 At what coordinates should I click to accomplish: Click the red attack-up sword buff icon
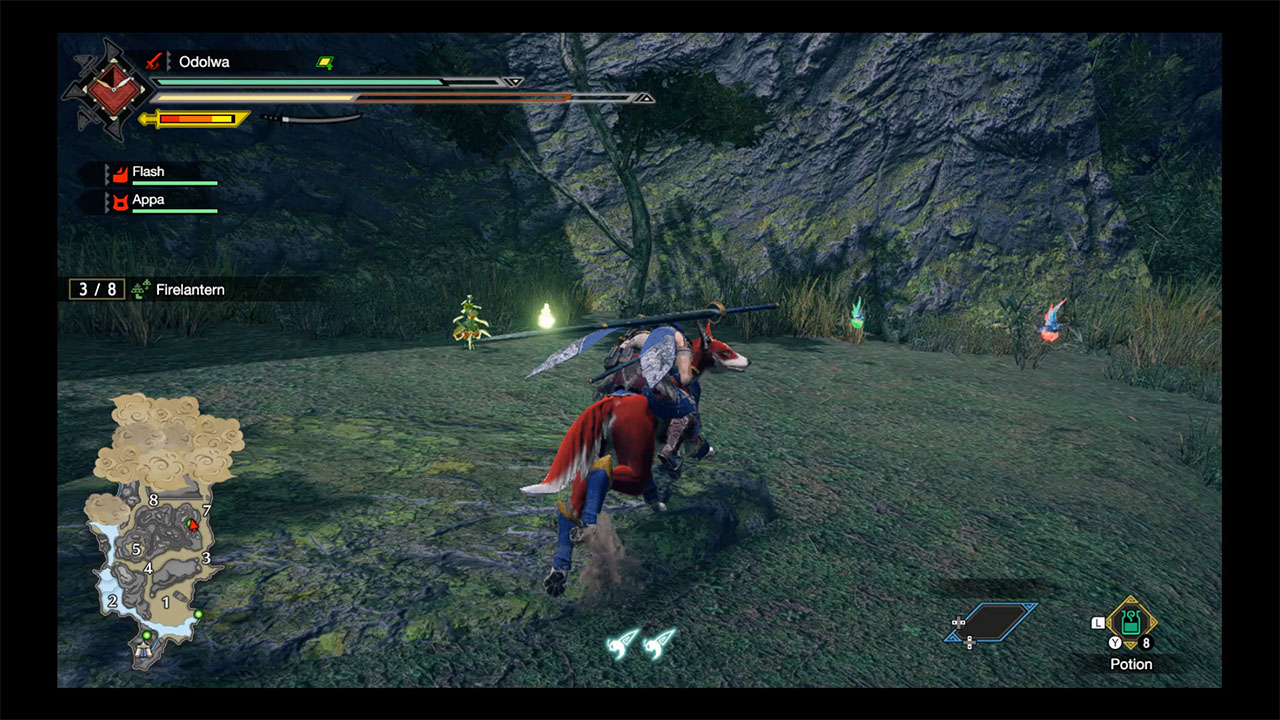[152, 62]
